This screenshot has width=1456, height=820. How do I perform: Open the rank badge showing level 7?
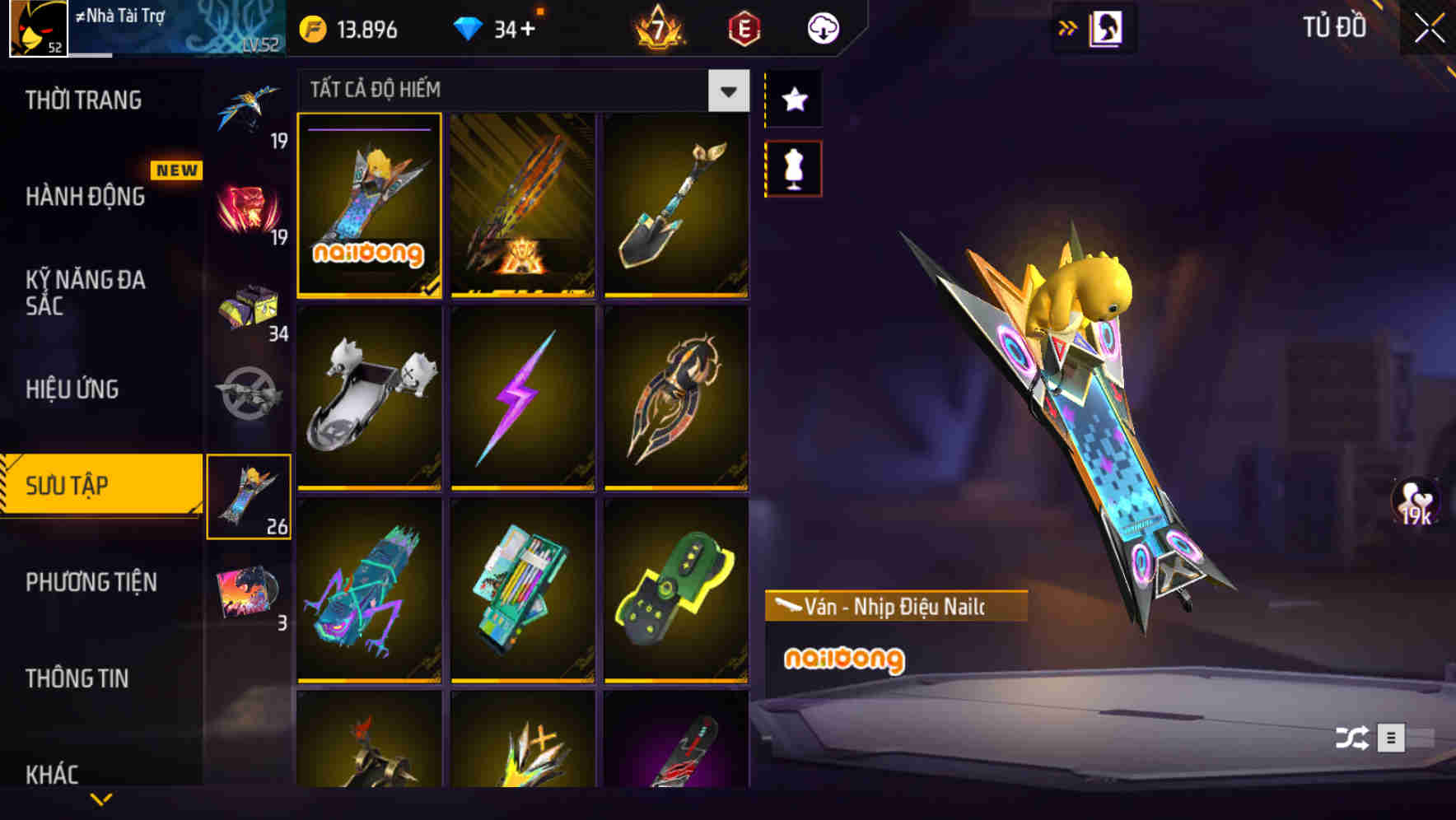pyautogui.click(x=660, y=27)
